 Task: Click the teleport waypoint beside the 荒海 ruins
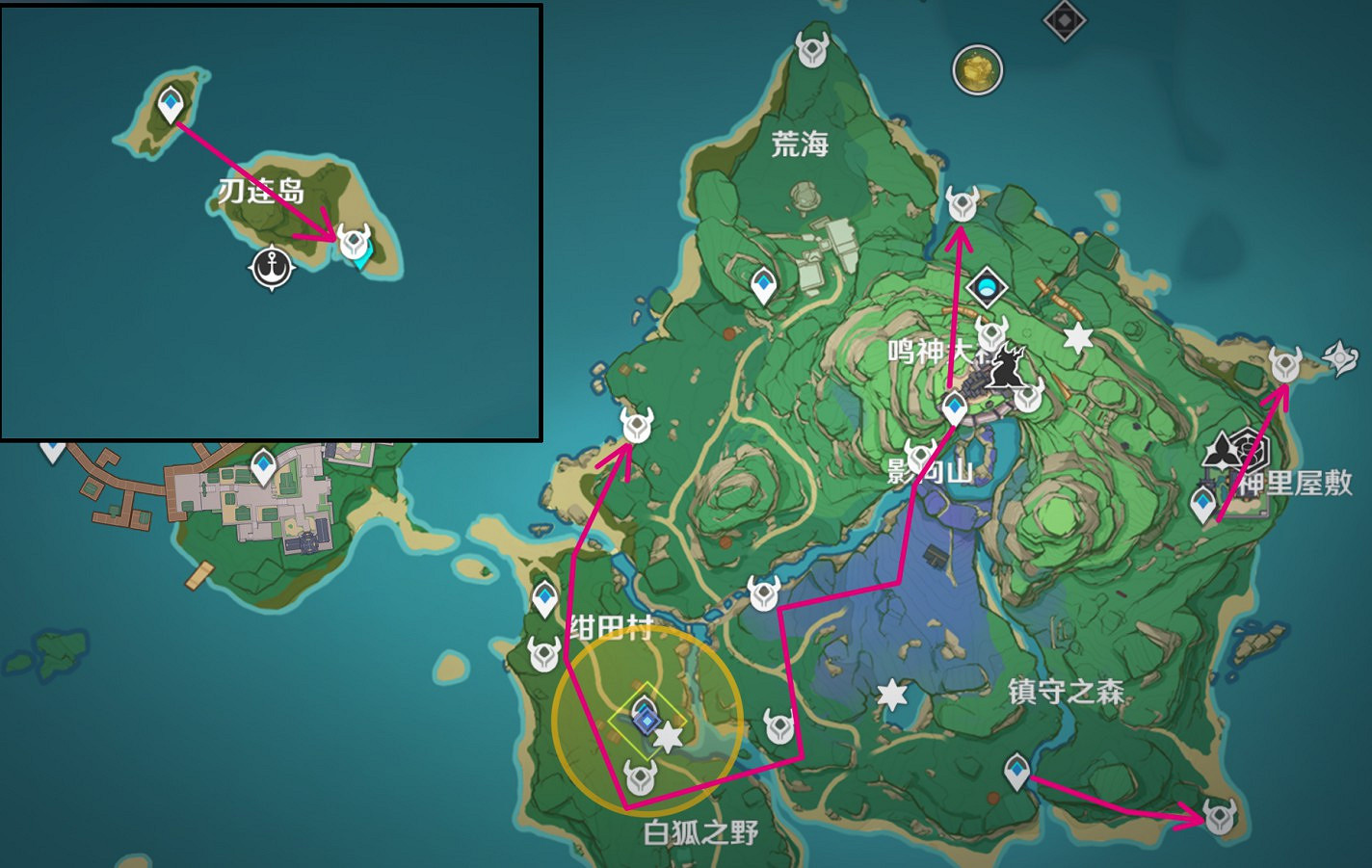click(x=762, y=284)
